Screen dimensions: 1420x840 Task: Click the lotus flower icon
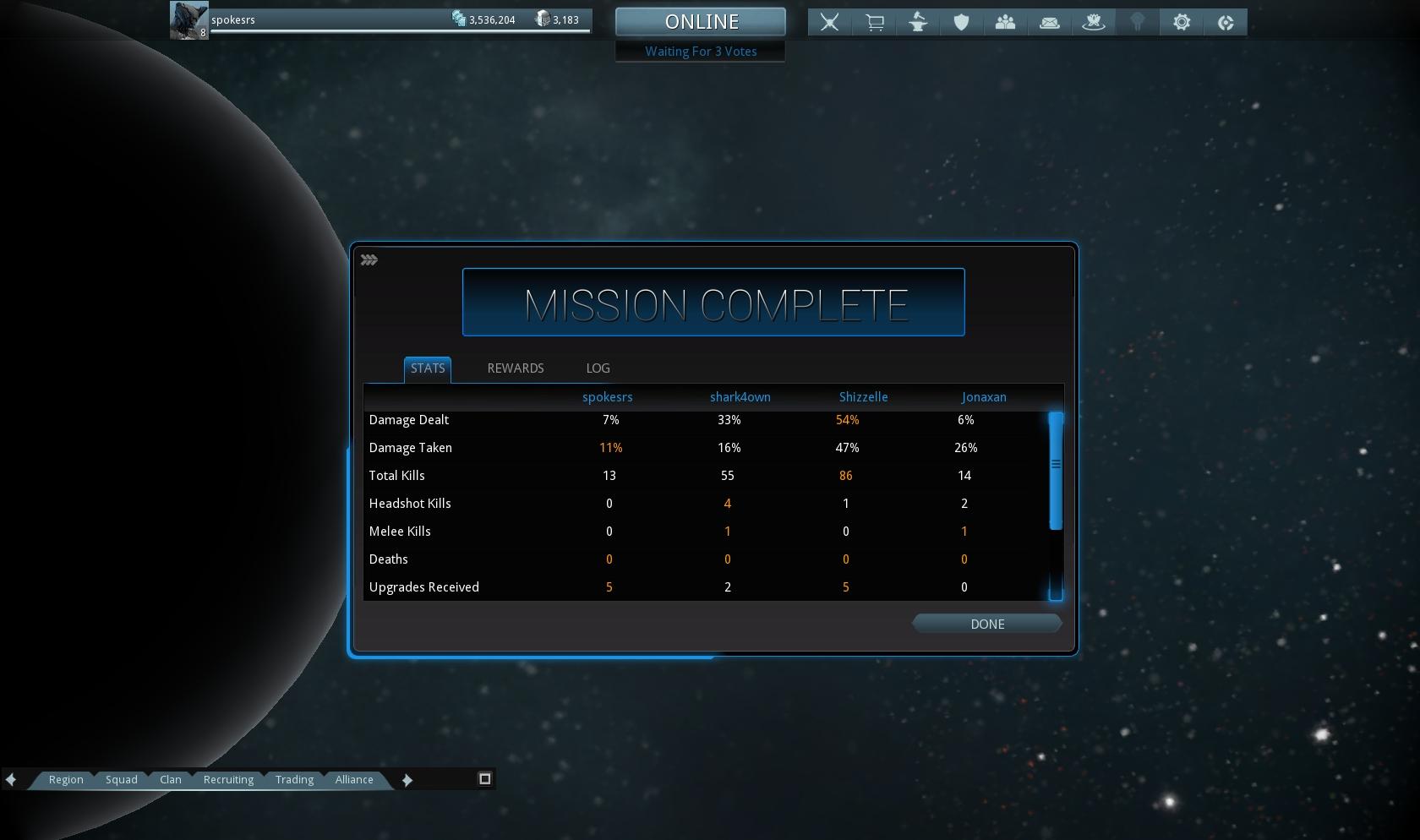pyautogui.click(x=1093, y=23)
